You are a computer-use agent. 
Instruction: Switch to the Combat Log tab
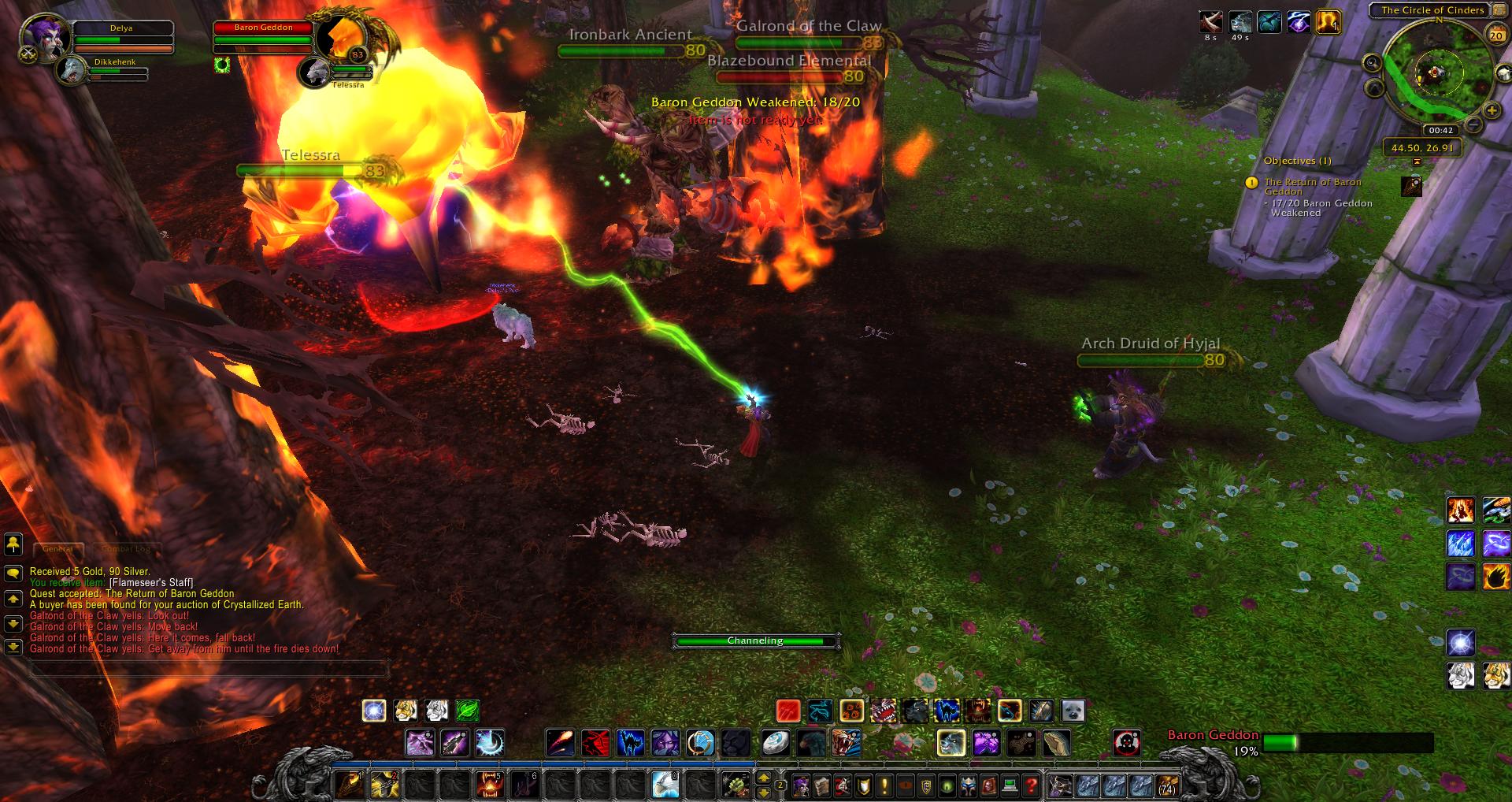pyautogui.click(x=126, y=548)
